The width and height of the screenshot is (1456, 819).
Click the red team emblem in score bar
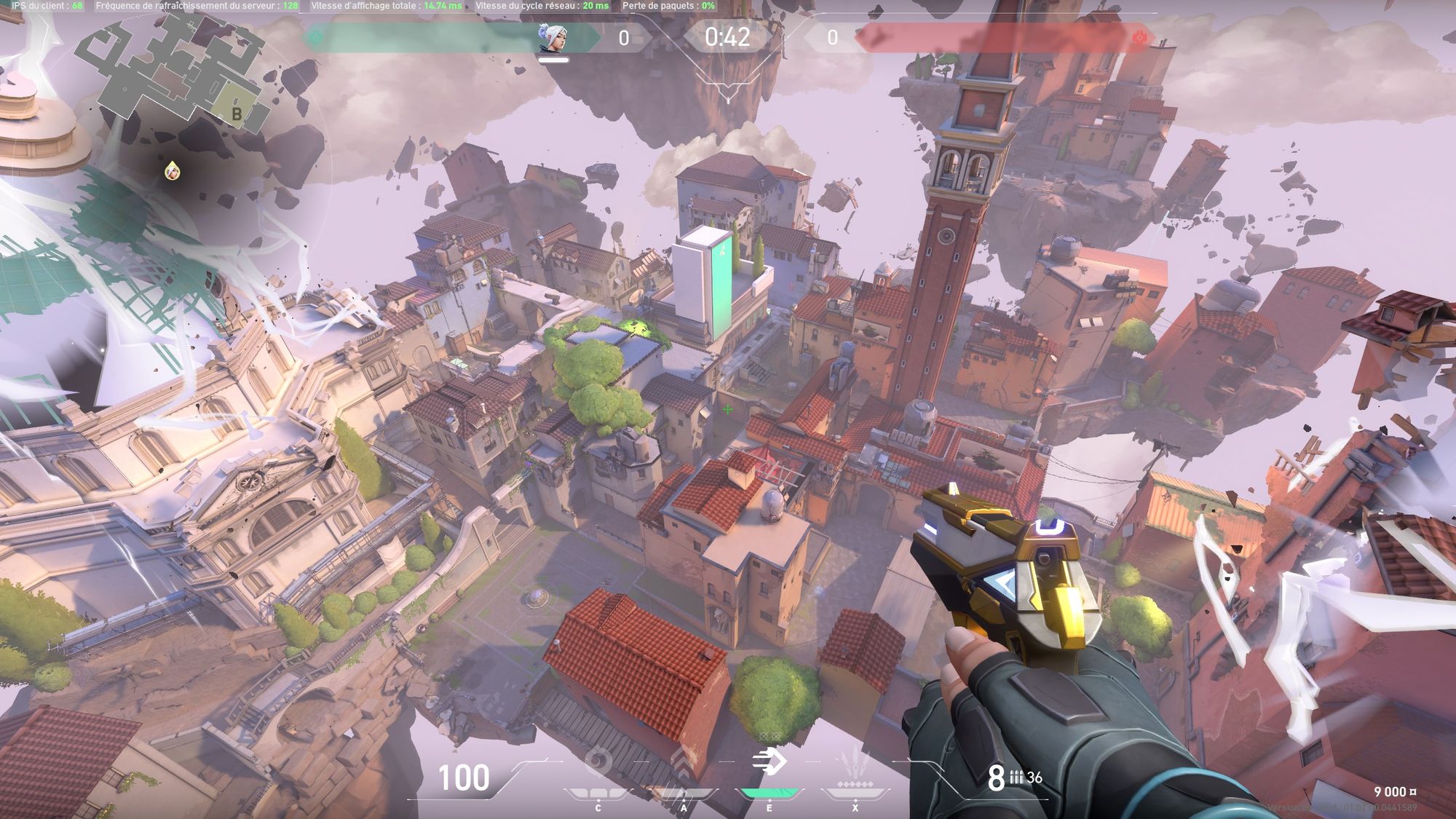pos(1139,38)
